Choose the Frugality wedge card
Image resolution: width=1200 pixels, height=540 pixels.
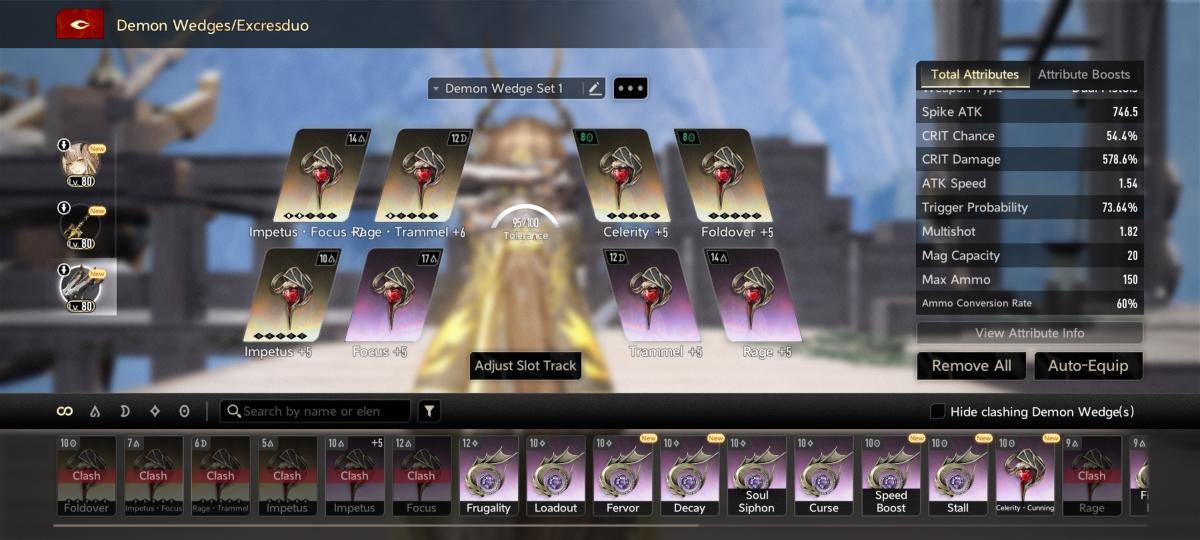[488, 475]
